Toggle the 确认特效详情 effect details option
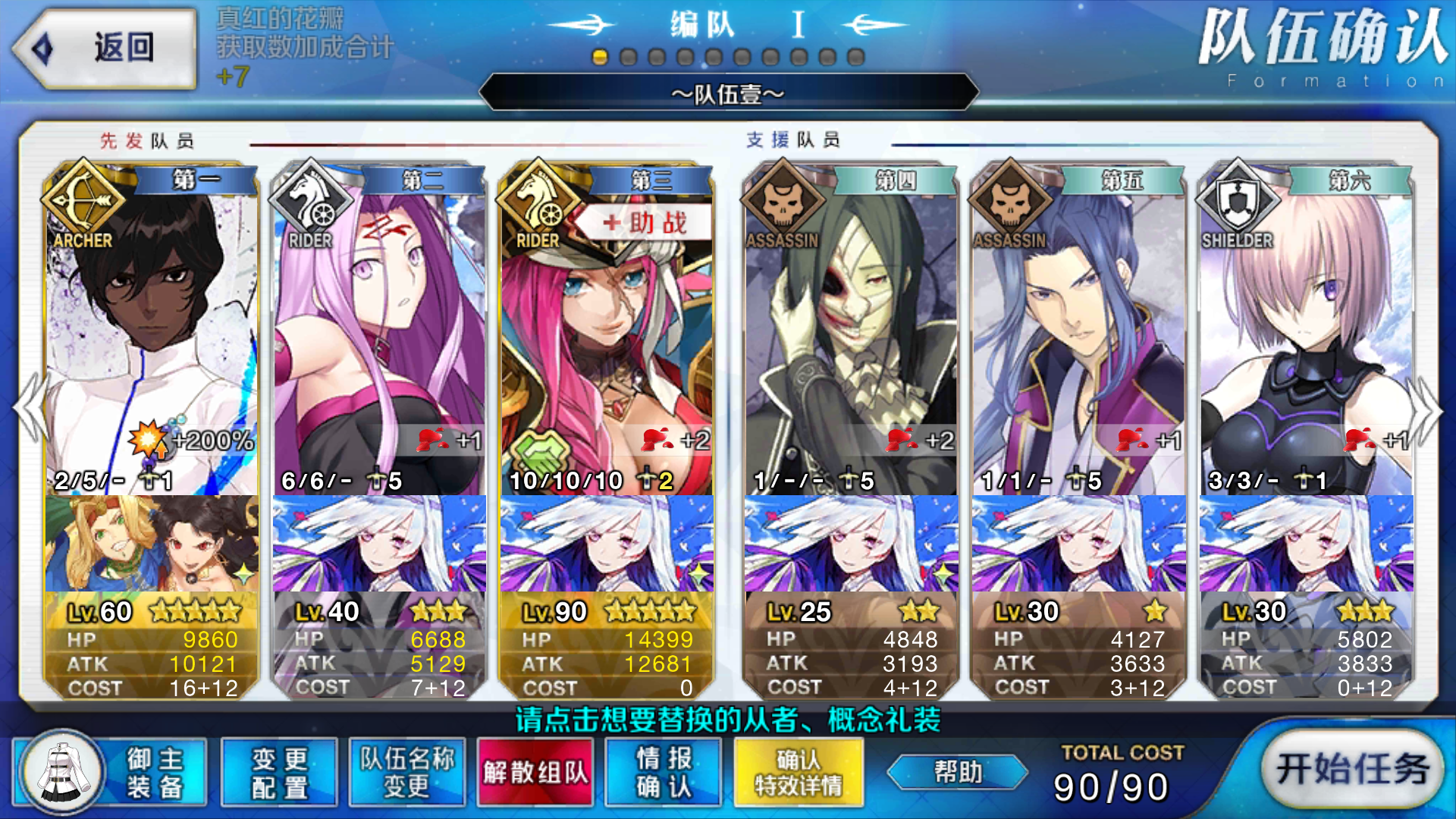Image resolution: width=1456 pixels, height=819 pixels. [x=798, y=771]
